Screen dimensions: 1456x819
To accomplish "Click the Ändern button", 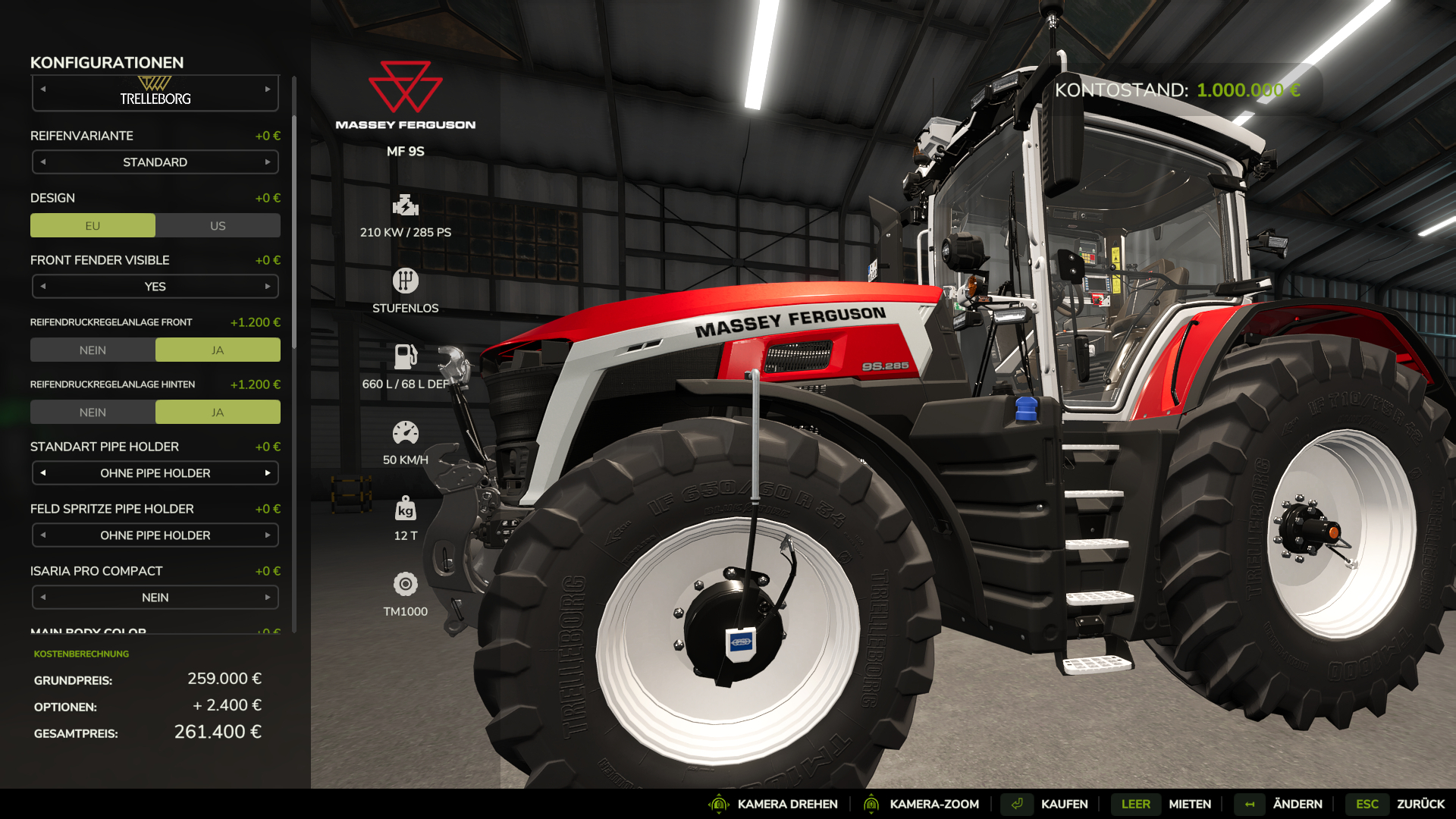I will tap(1297, 804).
